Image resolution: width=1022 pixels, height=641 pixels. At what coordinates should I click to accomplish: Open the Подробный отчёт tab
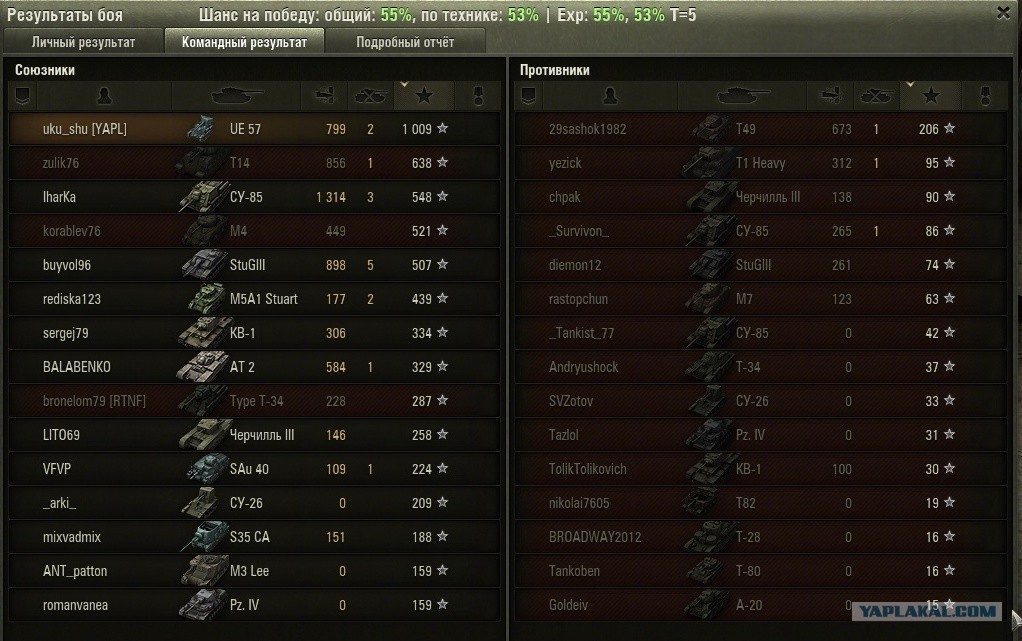click(x=404, y=42)
